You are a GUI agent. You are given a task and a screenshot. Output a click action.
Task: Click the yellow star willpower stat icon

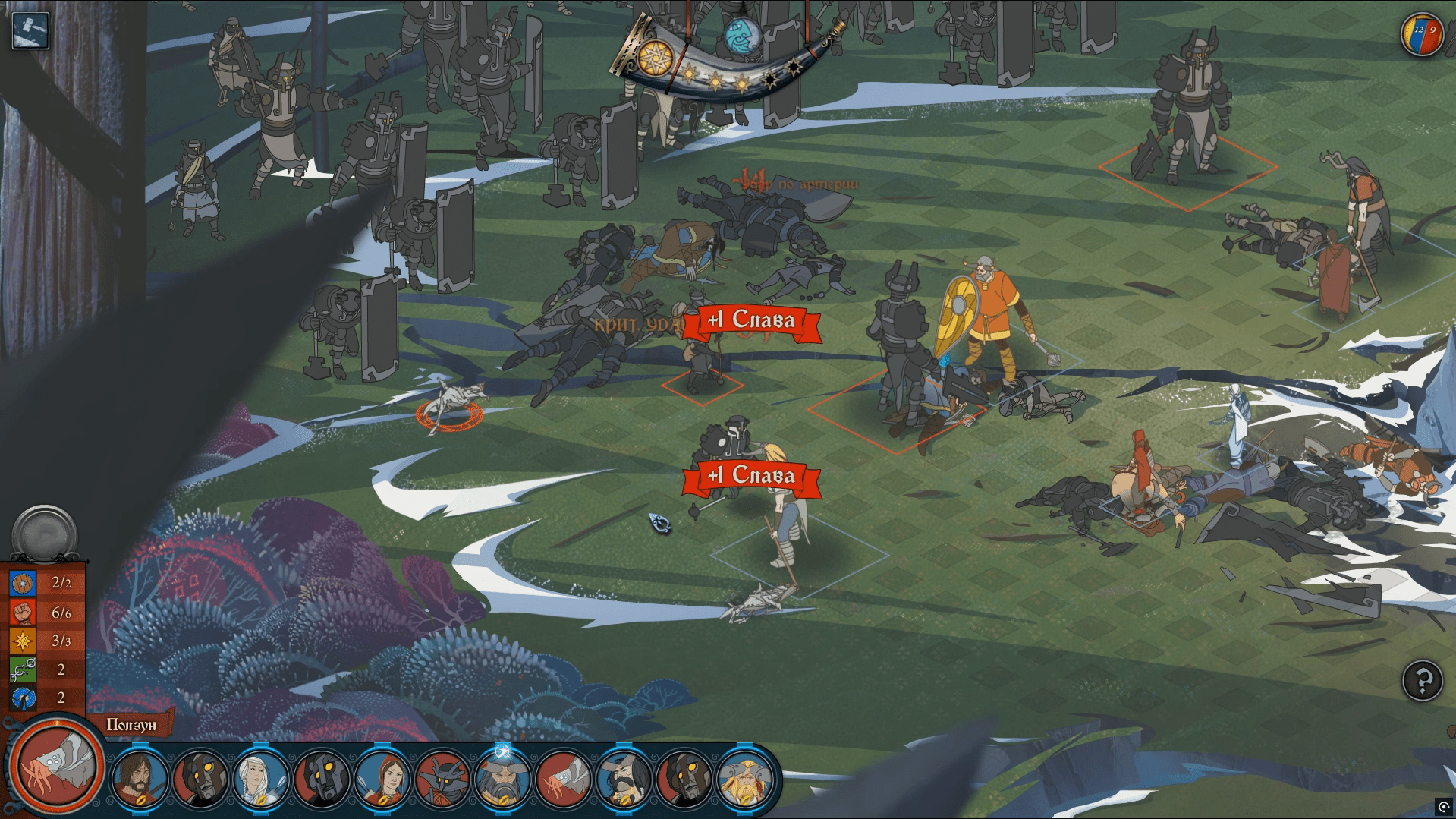pos(23,641)
